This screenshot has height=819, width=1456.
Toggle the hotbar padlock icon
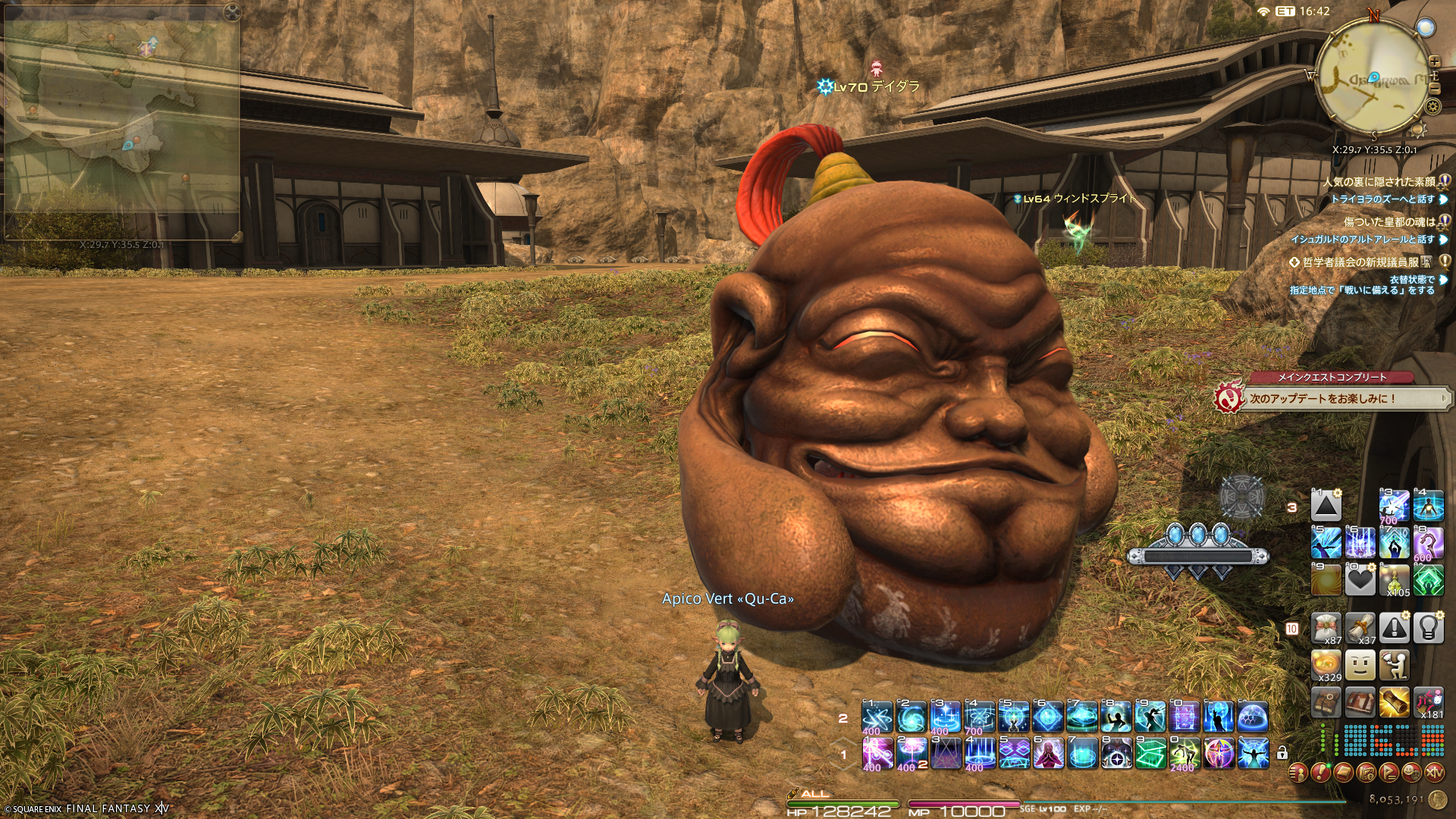click(1282, 753)
